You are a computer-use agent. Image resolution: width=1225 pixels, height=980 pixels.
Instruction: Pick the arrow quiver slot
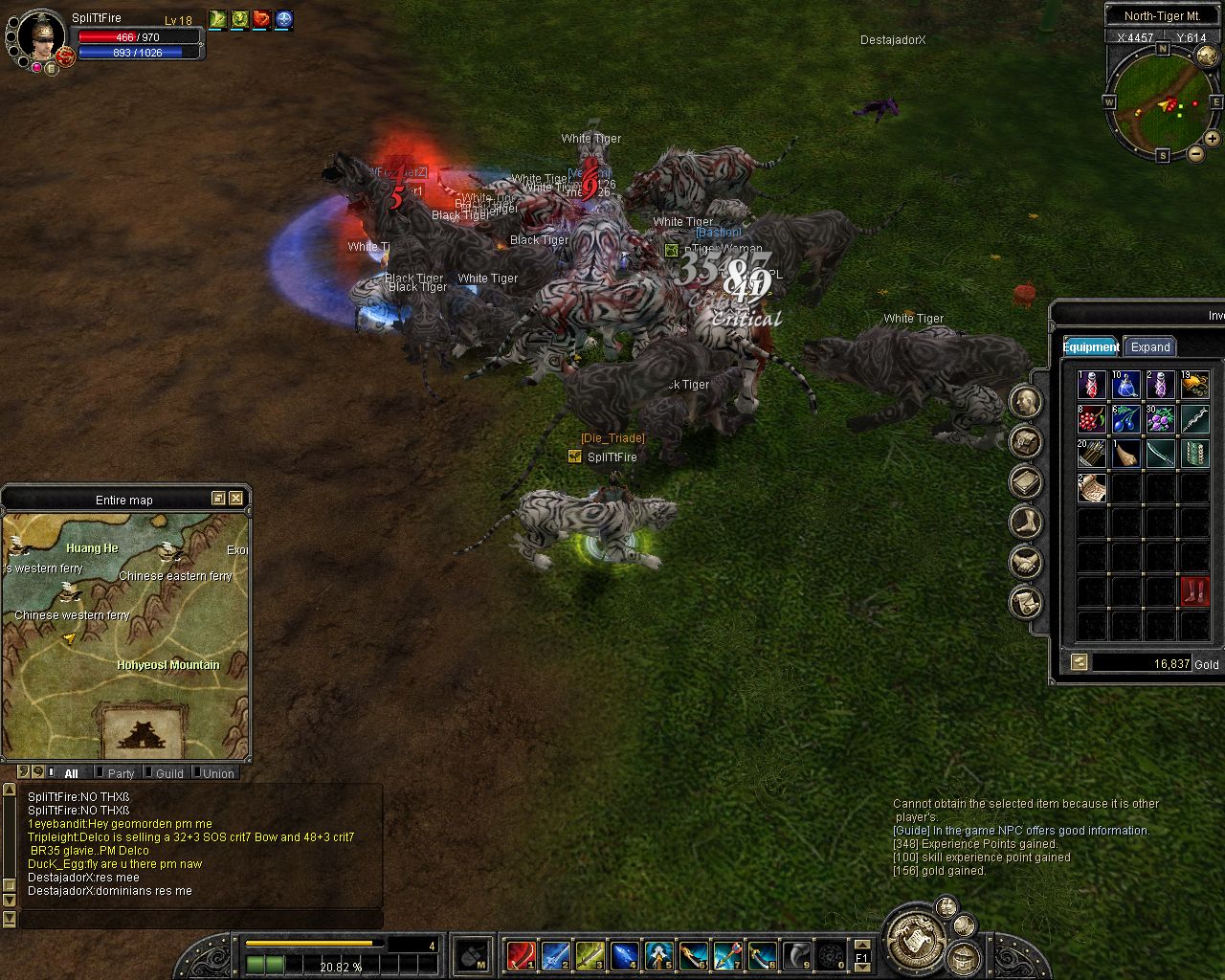(x=1092, y=453)
